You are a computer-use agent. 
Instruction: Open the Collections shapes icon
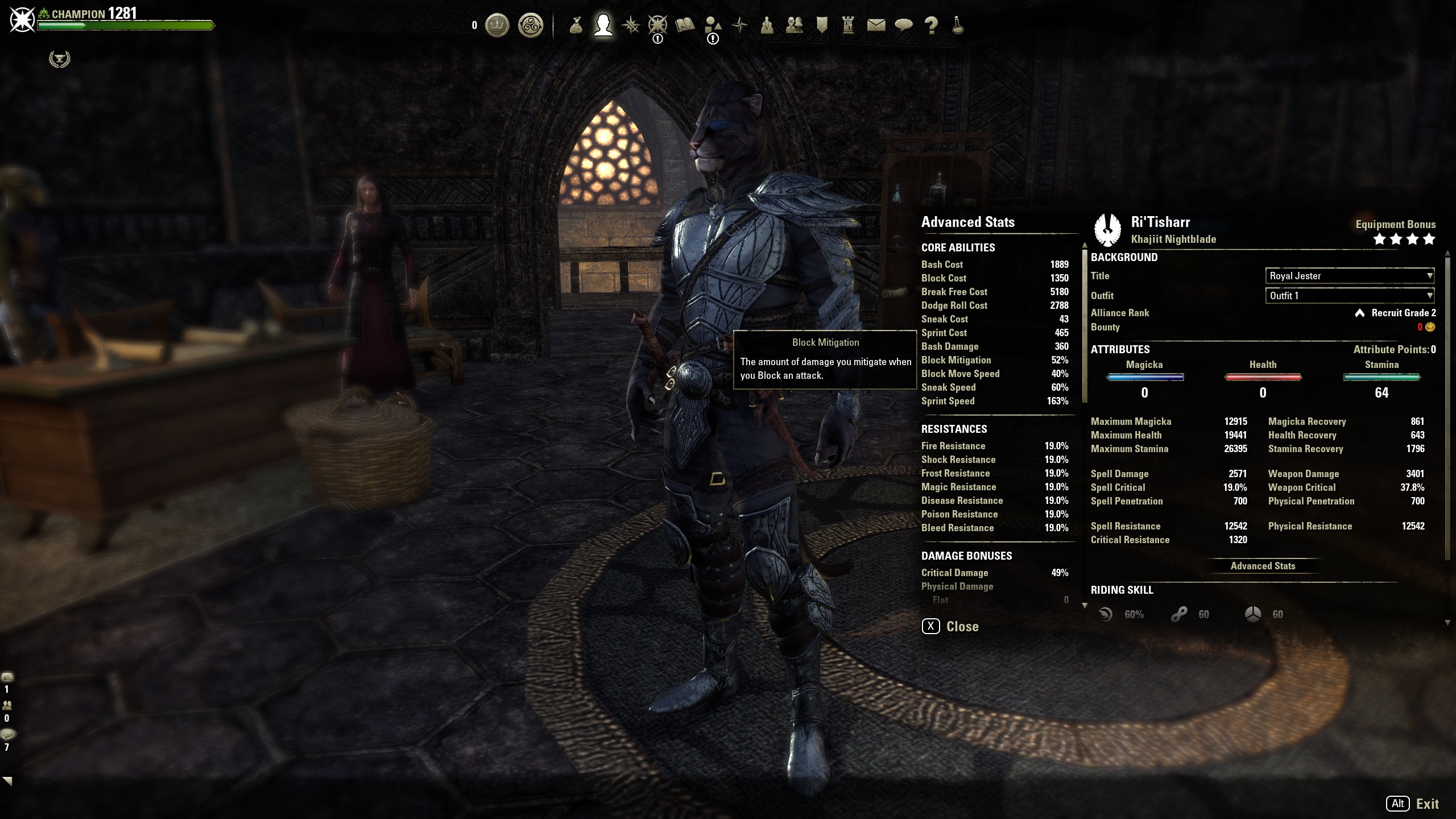713,26
